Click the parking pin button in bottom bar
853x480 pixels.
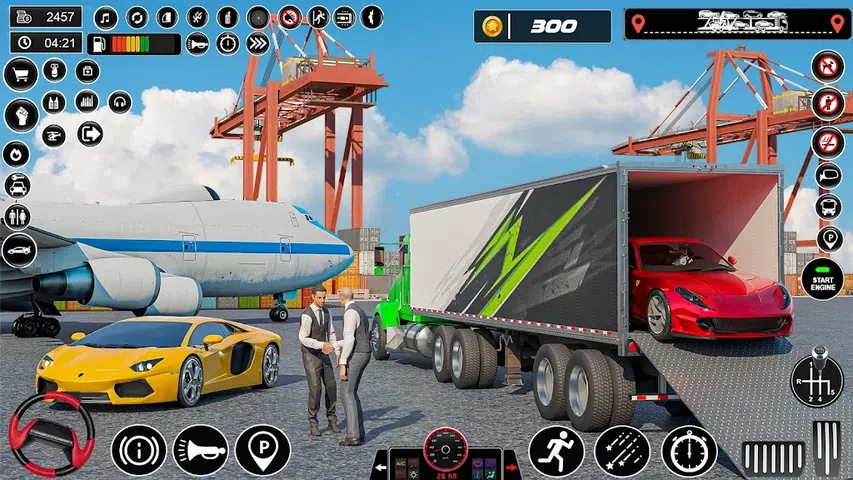point(262,450)
